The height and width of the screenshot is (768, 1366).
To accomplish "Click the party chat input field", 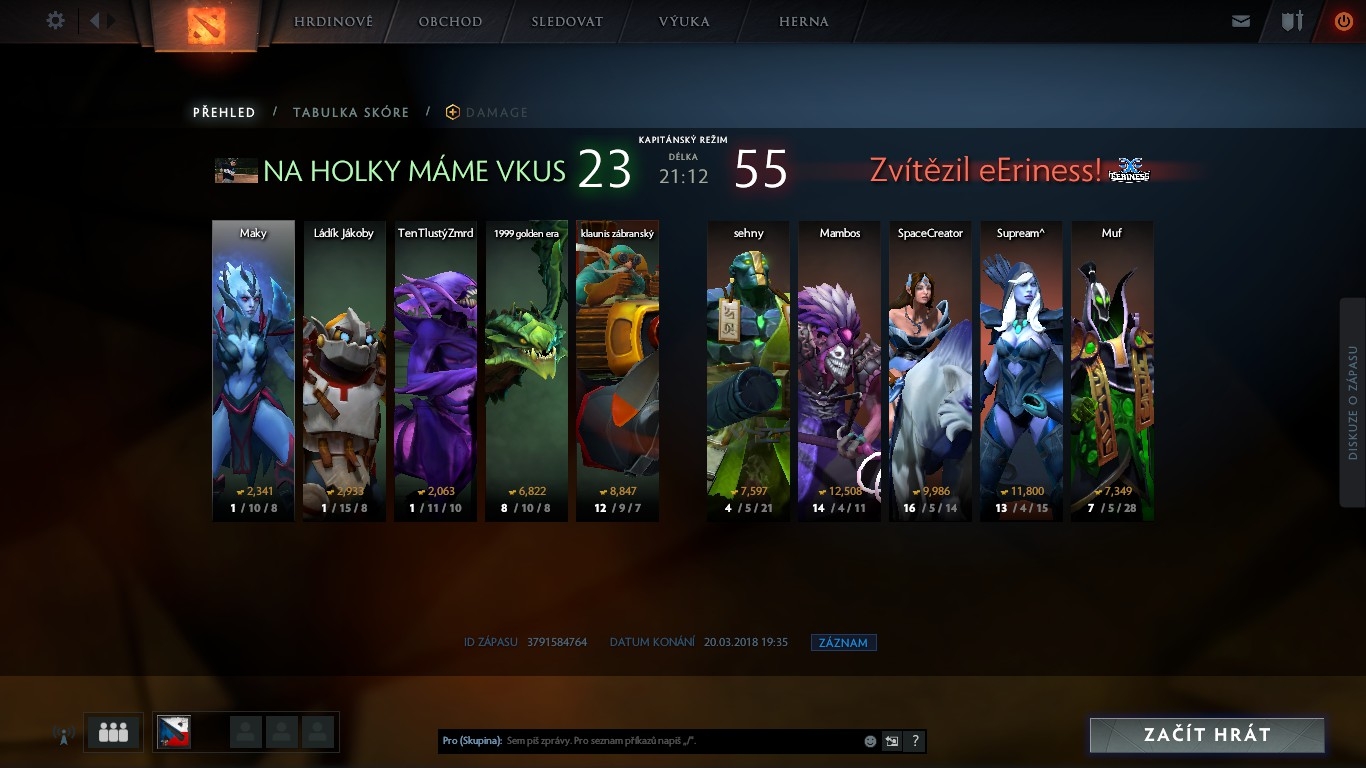I will (680, 741).
